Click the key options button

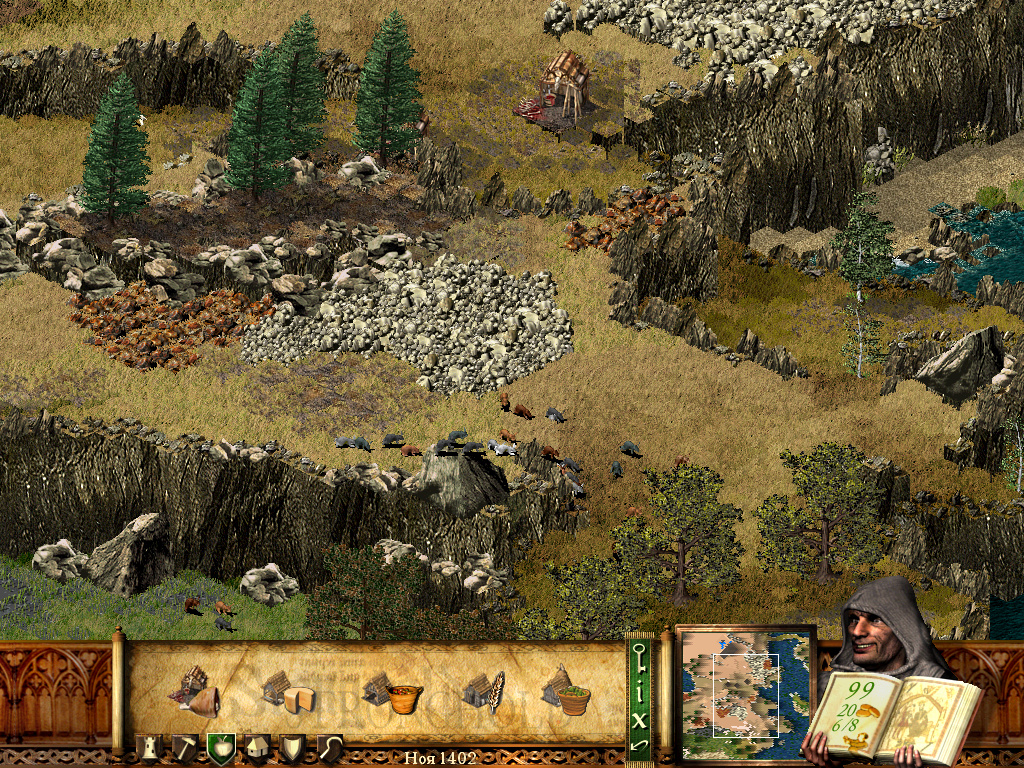(x=640, y=658)
